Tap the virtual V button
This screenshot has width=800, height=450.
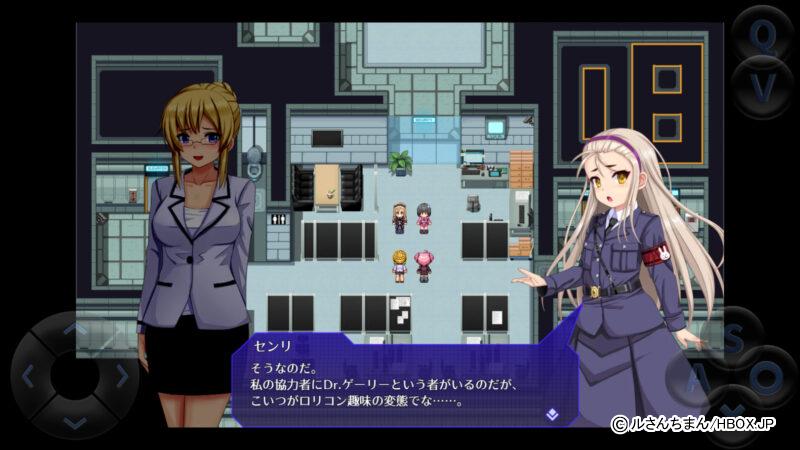click(764, 90)
